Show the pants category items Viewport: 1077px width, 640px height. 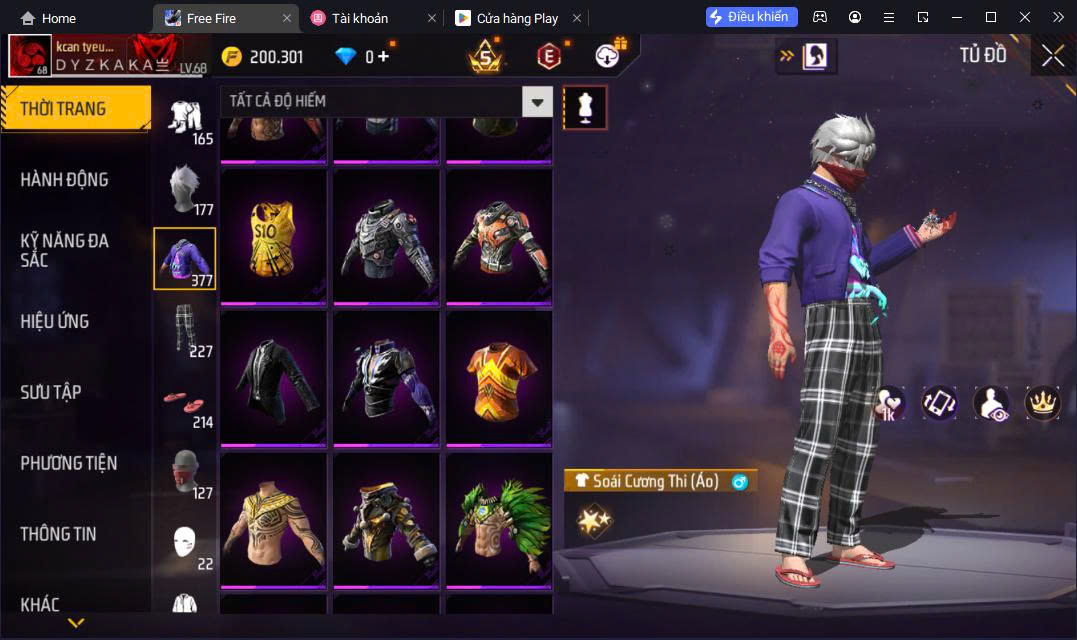click(184, 330)
